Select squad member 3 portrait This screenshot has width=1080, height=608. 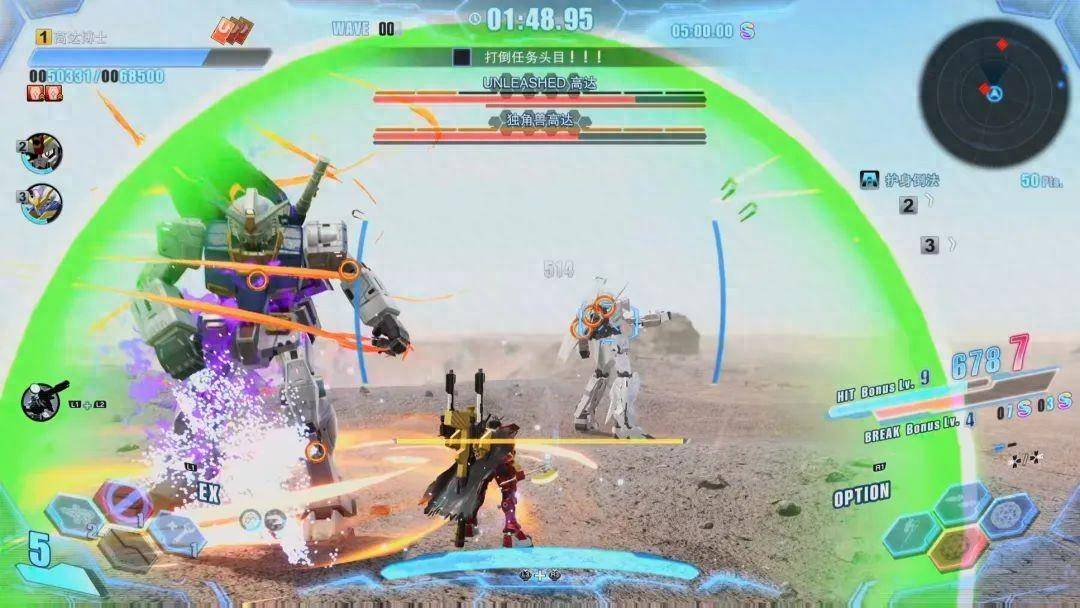click(43, 204)
